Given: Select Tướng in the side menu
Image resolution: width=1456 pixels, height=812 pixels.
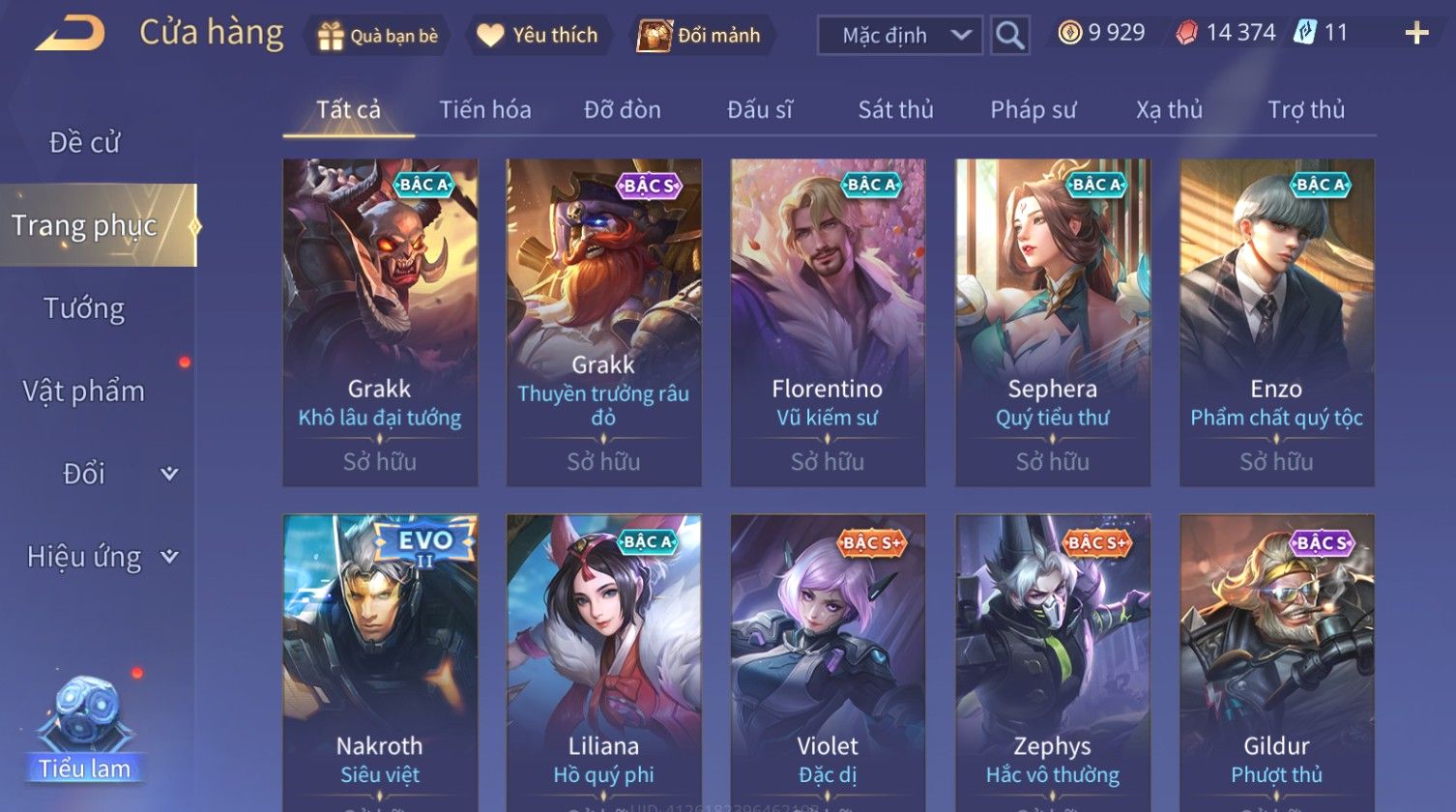Looking at the screenshot, I should point(84,308).
